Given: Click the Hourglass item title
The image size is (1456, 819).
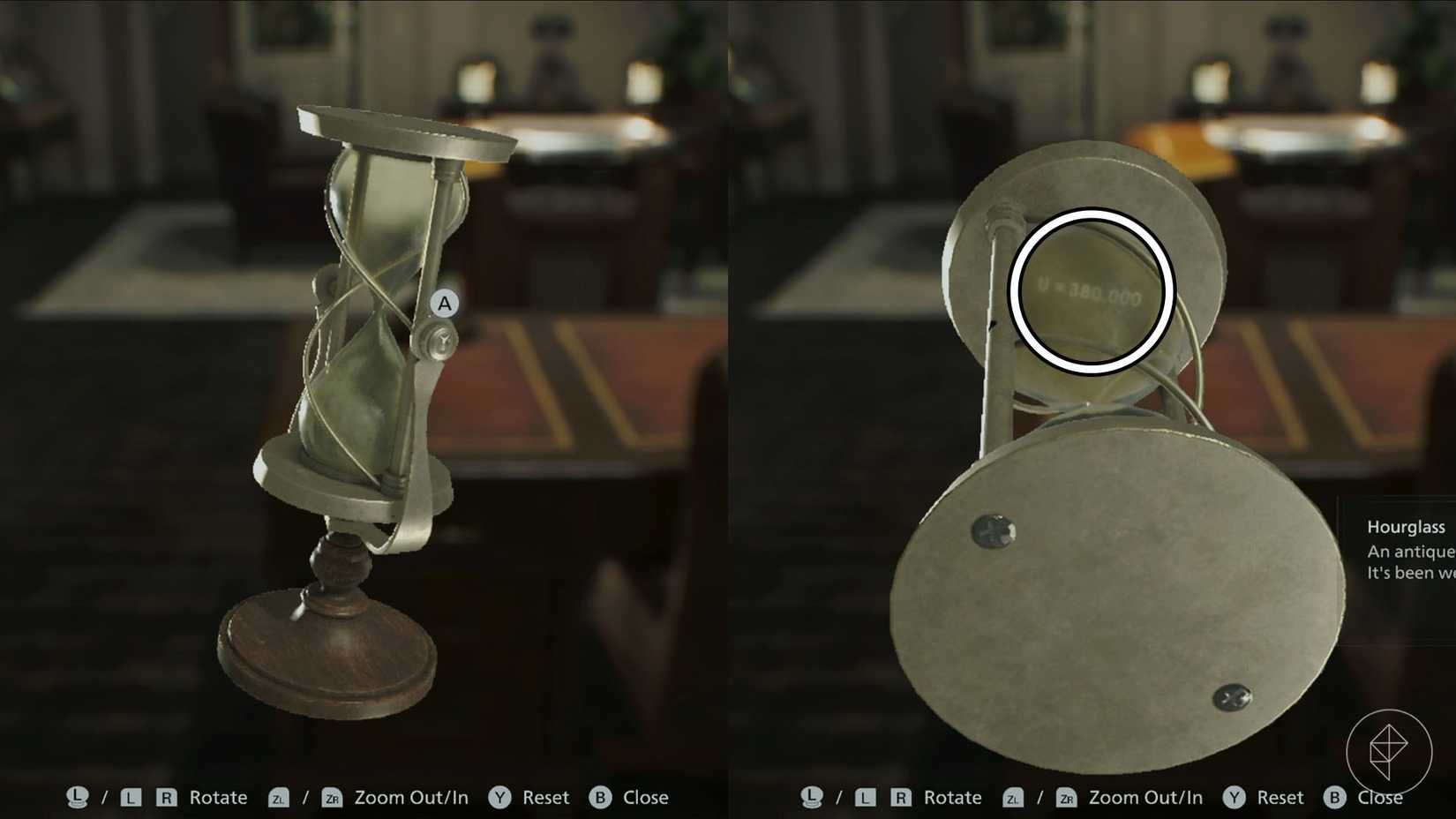Looking at the screenshot, I should pos(1407,527).
